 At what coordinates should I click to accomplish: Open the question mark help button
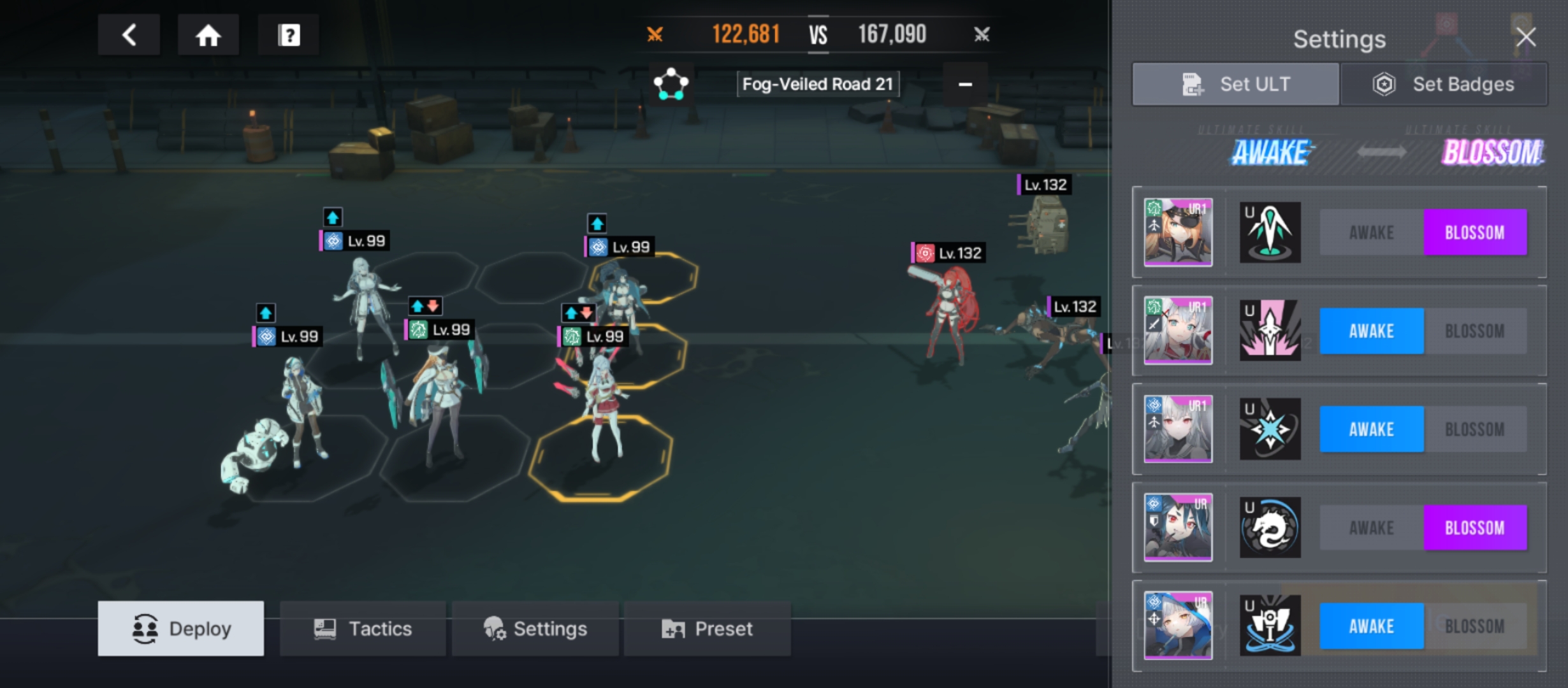[289, 35]
